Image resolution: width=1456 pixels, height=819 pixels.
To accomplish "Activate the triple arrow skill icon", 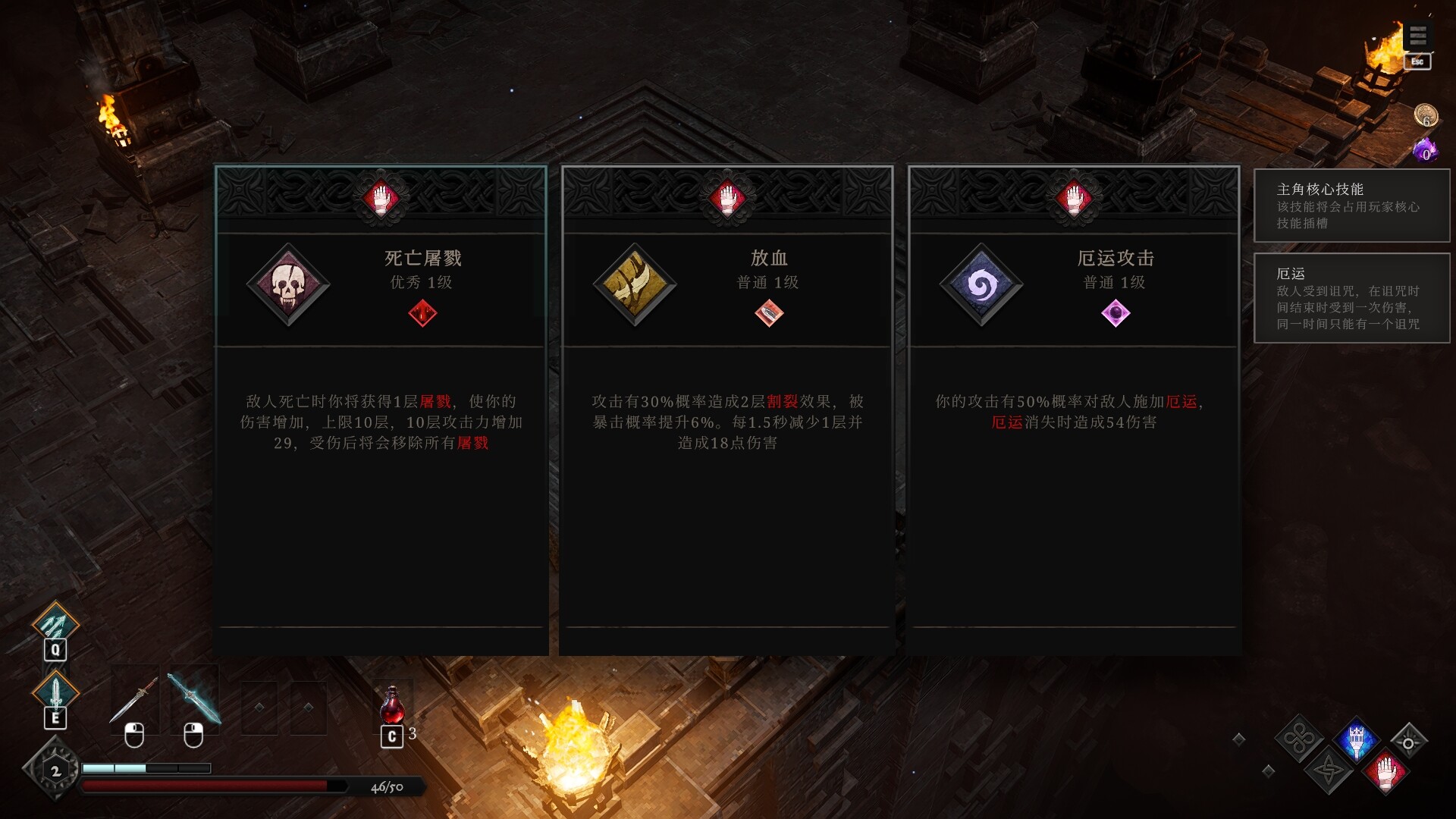I will tap(55, 625).
